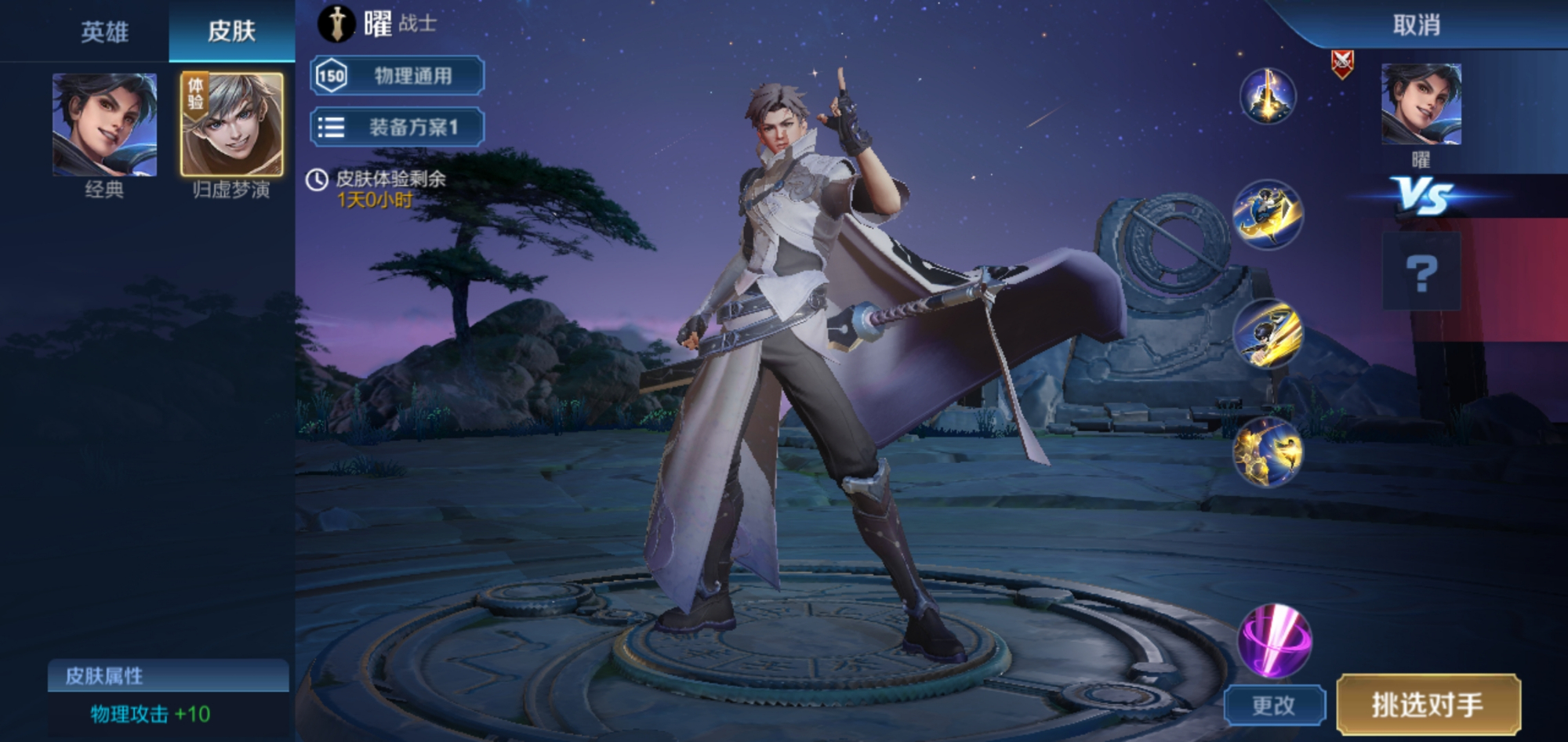1568x742 pixels.
Task: Inspect the first active skill icon with the blue-clad figure
Action: click(1268, 215)
